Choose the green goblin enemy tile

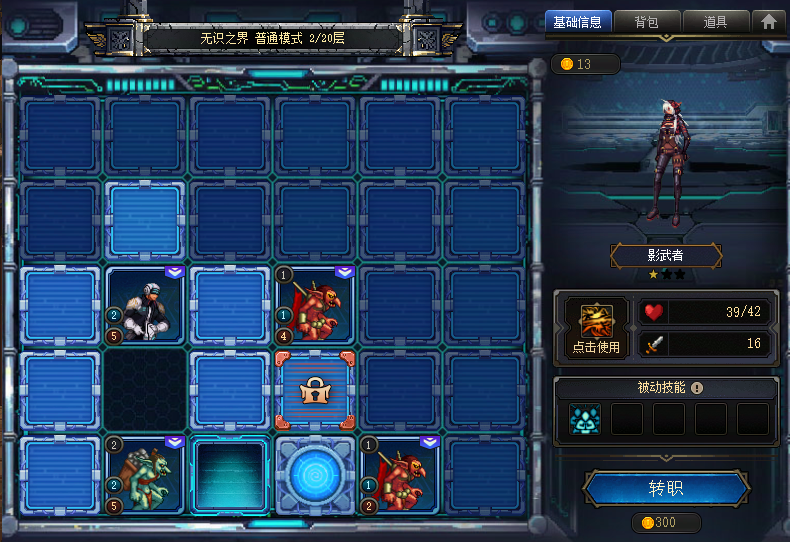[146, 474]
